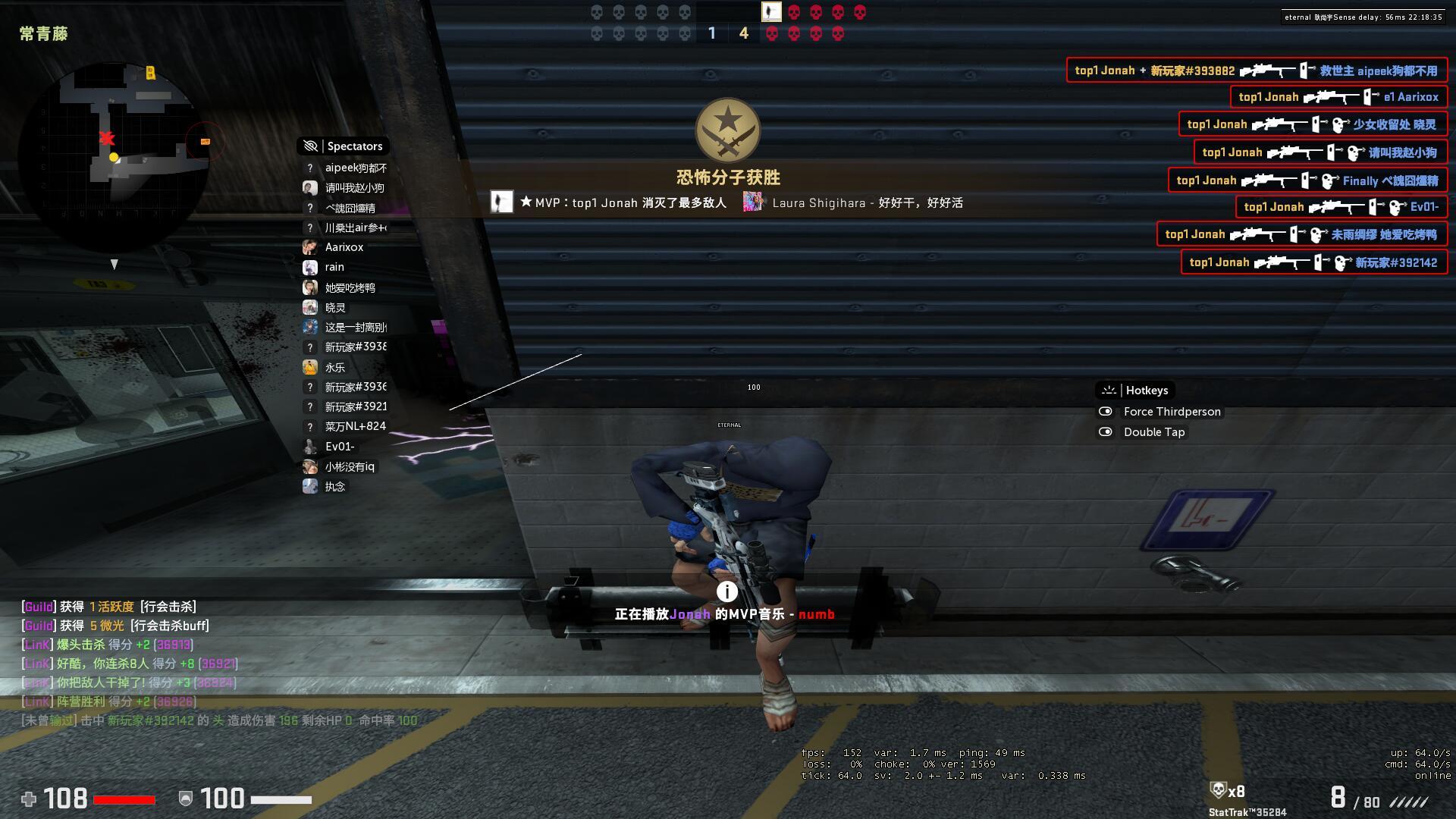The height and width of the screenshot is (819, 1456).
Task: Select spectator Ev01- from the list
Action: click(x=339, y=447)
